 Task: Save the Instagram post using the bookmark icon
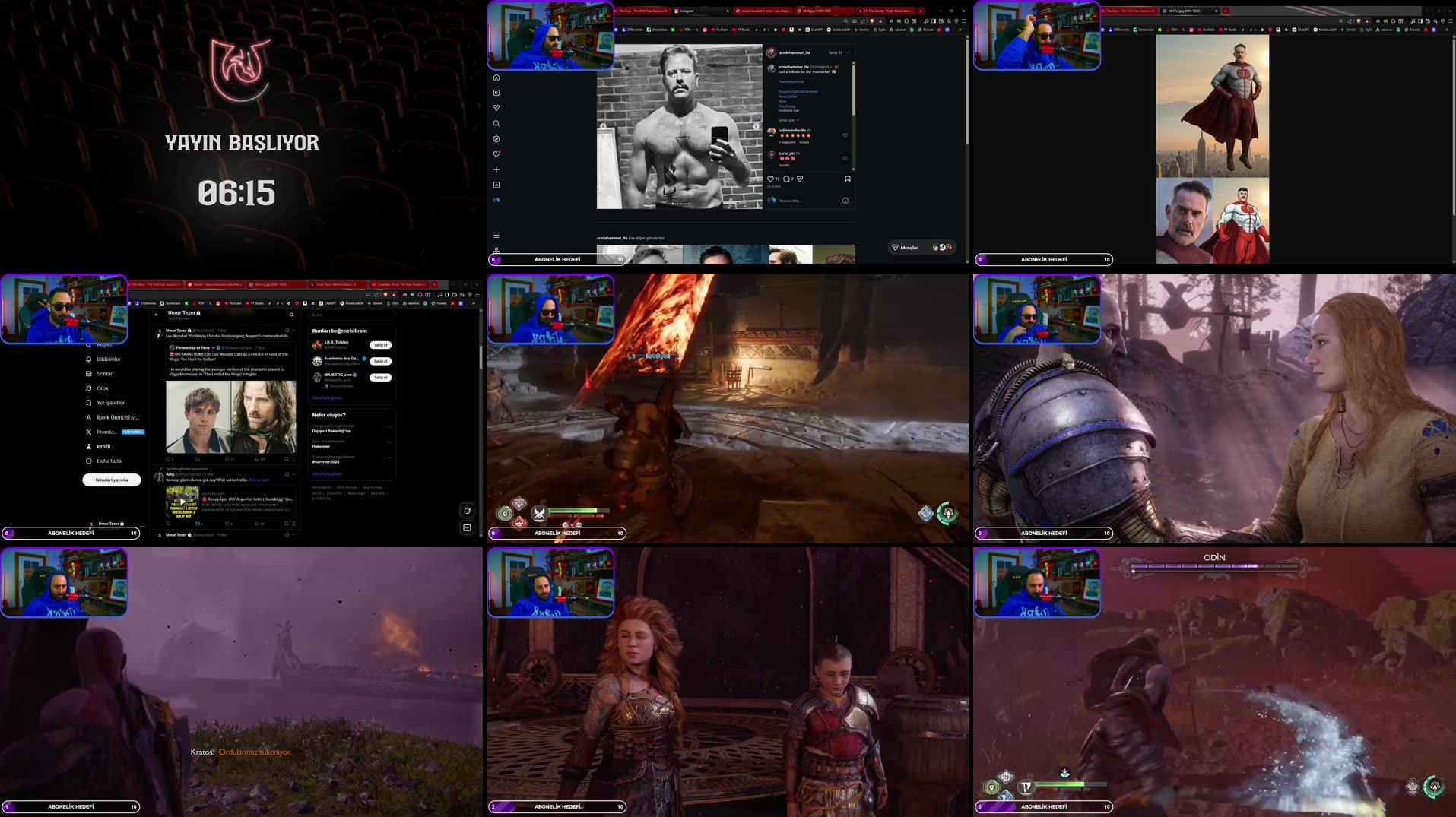click(847, 179)
